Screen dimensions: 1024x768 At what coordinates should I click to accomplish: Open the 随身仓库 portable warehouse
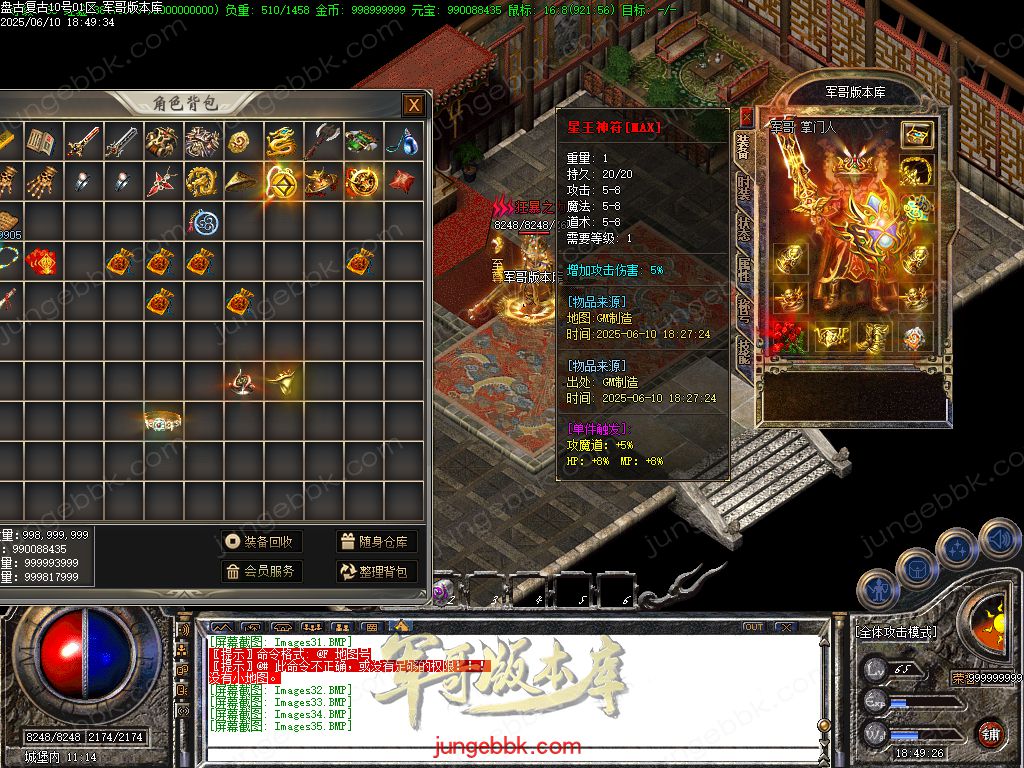click(375, 542)
